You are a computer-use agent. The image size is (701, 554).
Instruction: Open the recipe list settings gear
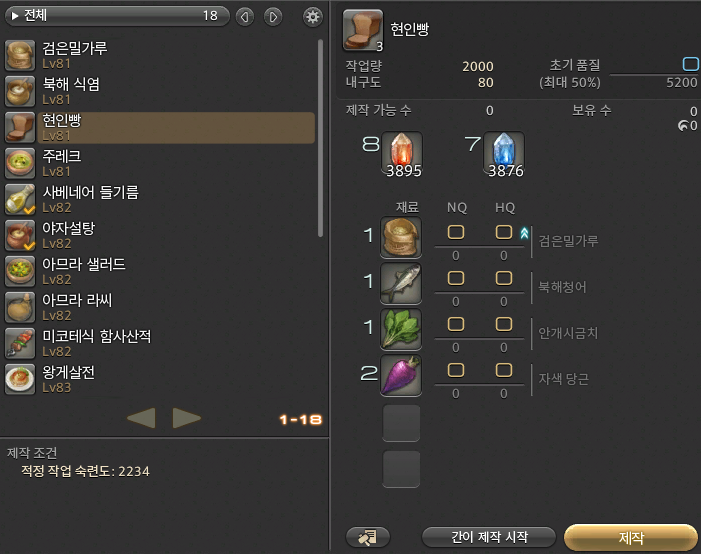[313, 16]
